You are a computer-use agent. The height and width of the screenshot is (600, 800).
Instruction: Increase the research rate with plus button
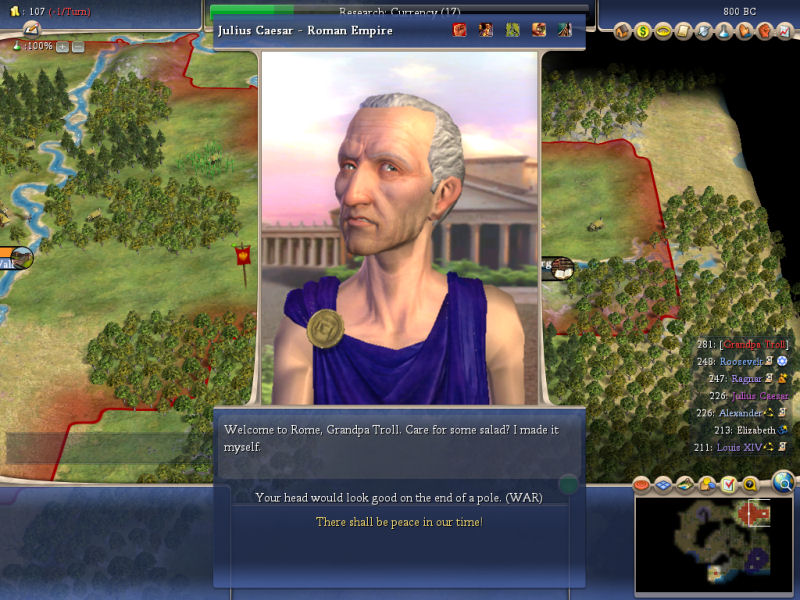click(x=62, y=46)
